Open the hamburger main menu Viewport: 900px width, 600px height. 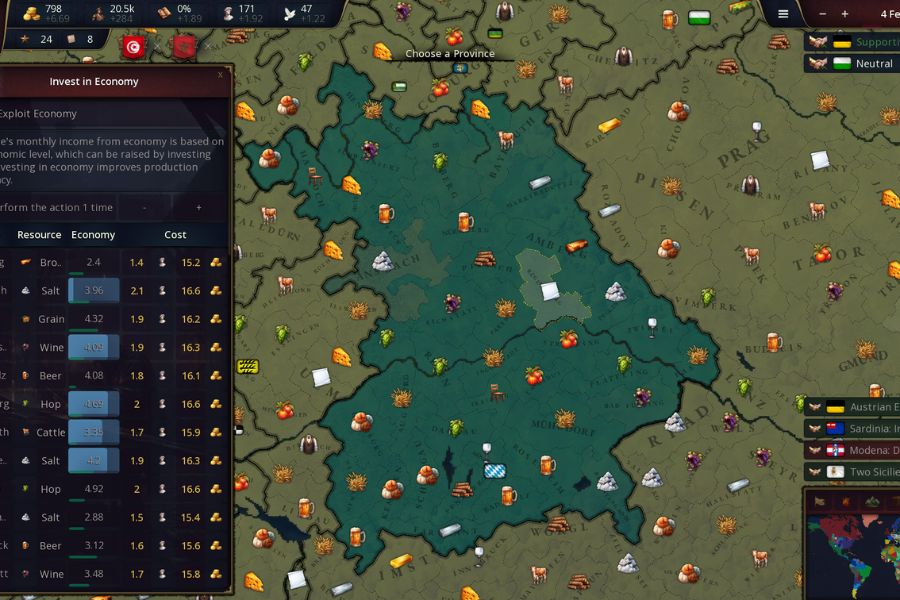point(783,14)
